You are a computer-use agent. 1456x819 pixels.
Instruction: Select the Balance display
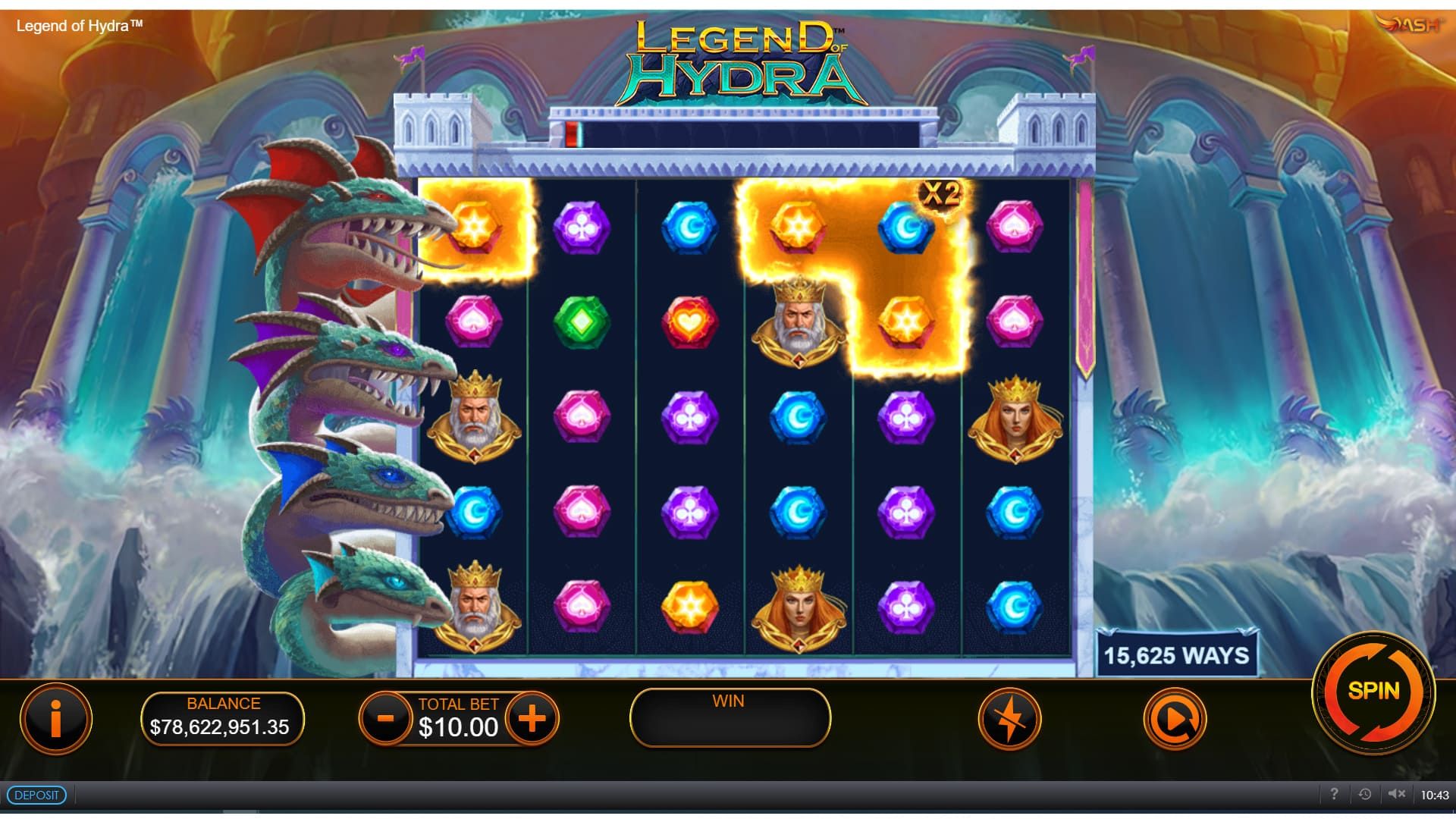224,719
